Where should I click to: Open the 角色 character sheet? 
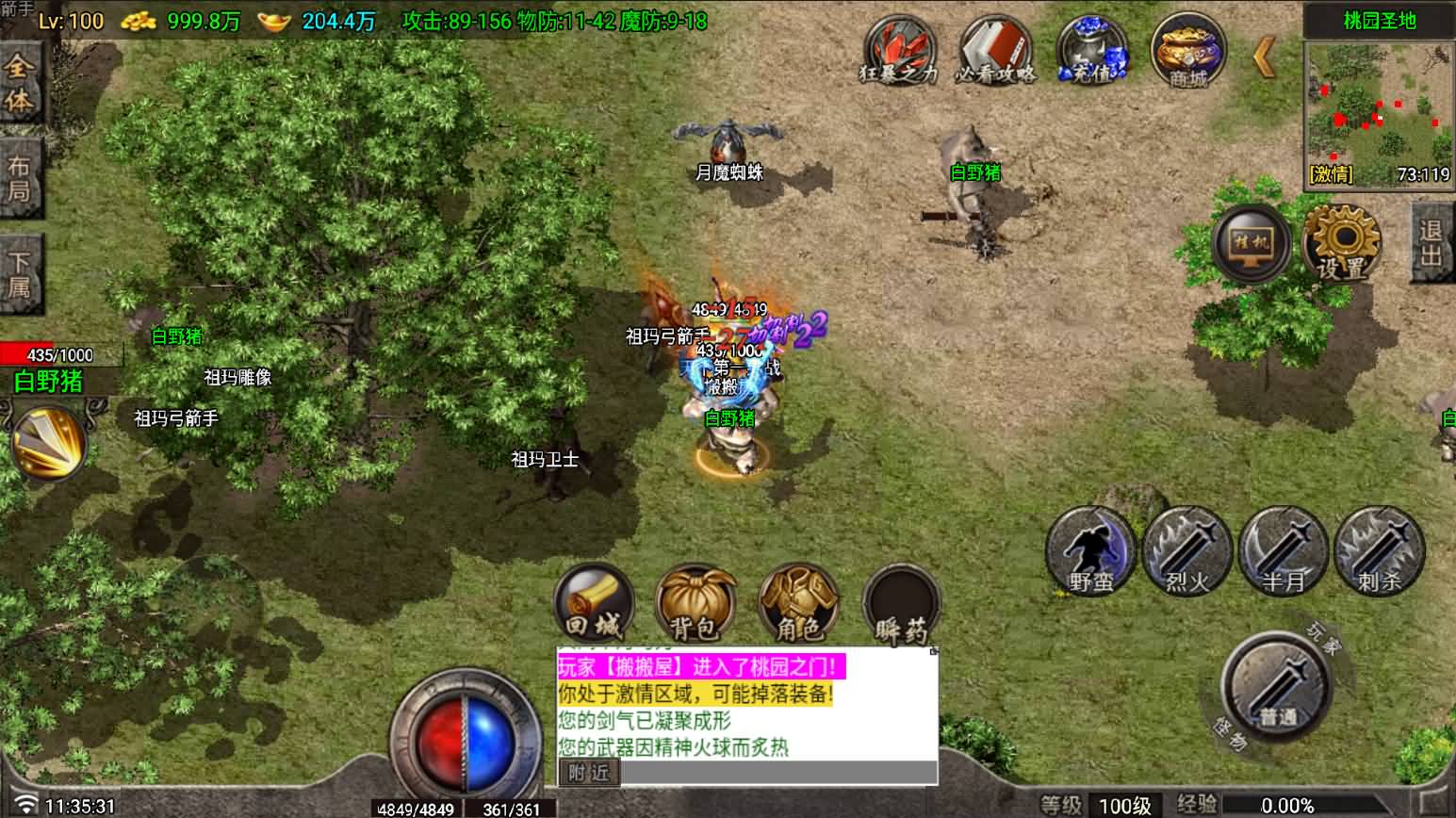point(798,603)
